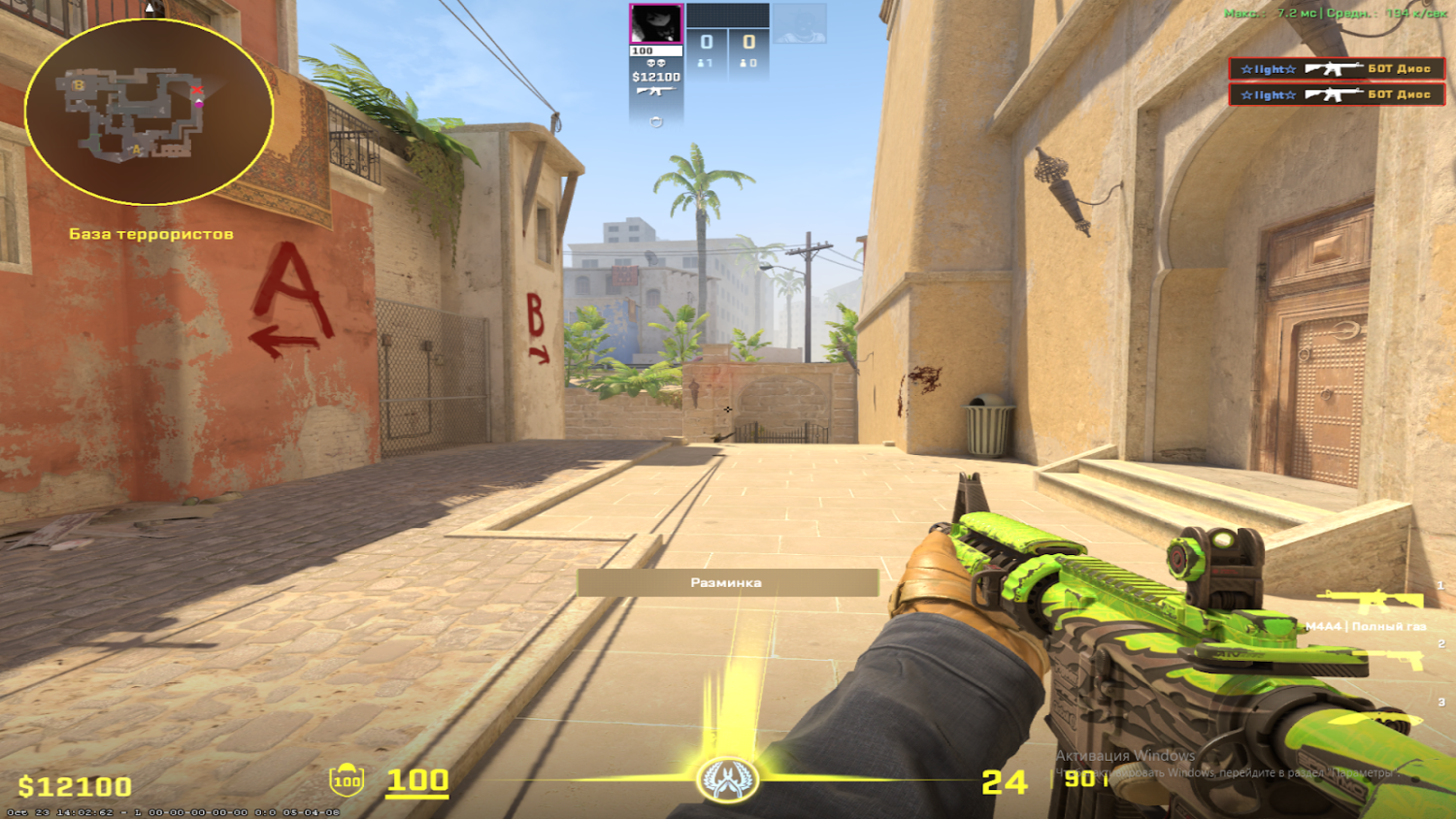Click the rifle icon inside the scoreboard player panel
Viewport: 1456px width, 819px height.
pos(656,90)
